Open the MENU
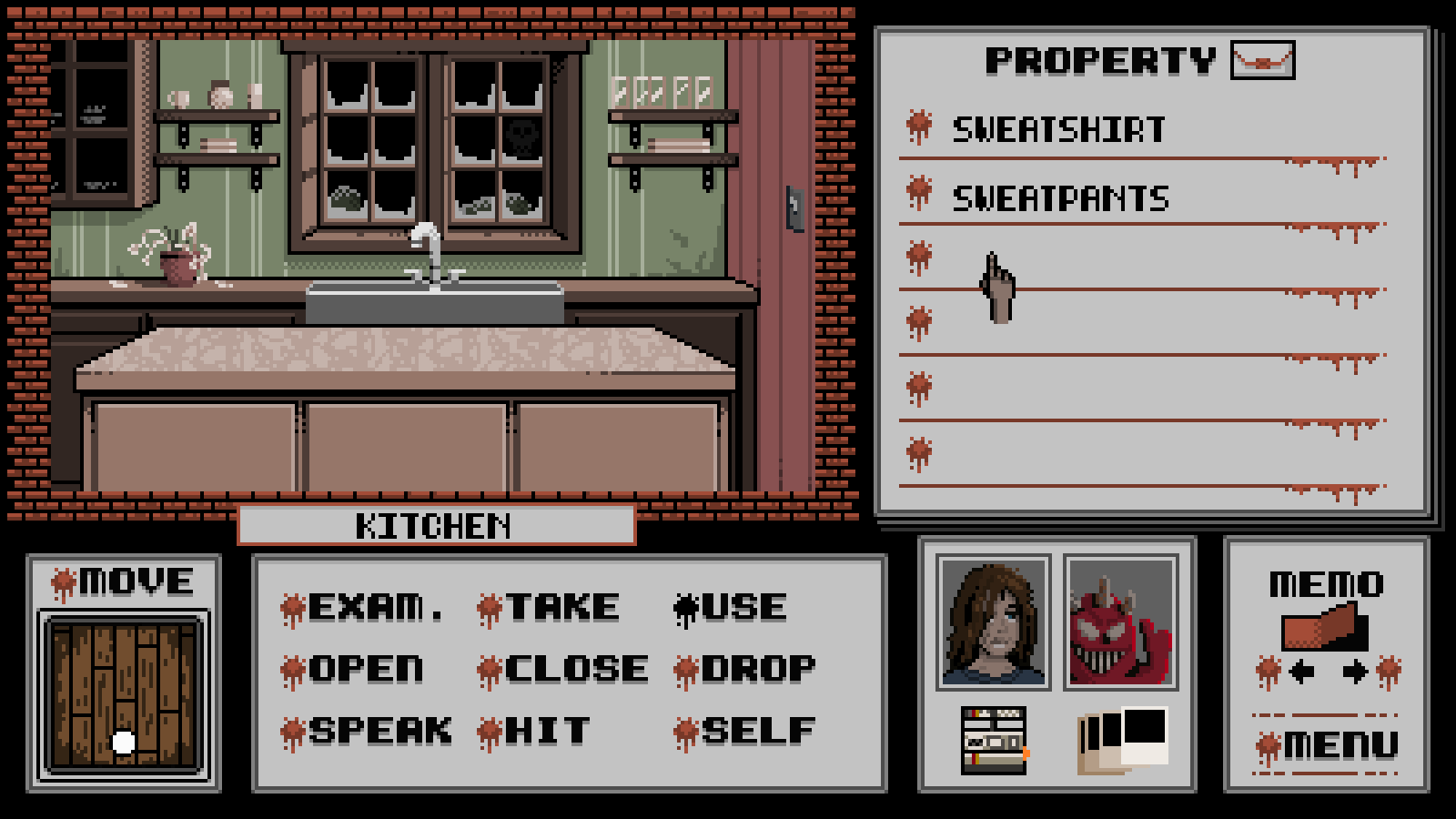 (1340, 746)
